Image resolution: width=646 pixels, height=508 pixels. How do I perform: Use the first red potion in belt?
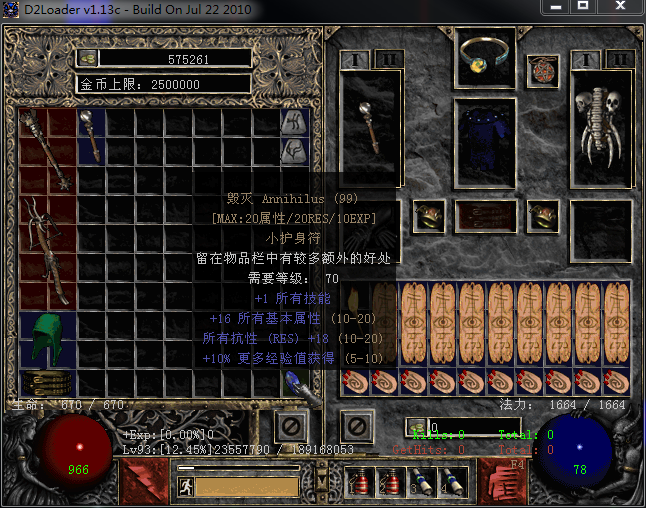pyautogui.click(x=361, y=482)
